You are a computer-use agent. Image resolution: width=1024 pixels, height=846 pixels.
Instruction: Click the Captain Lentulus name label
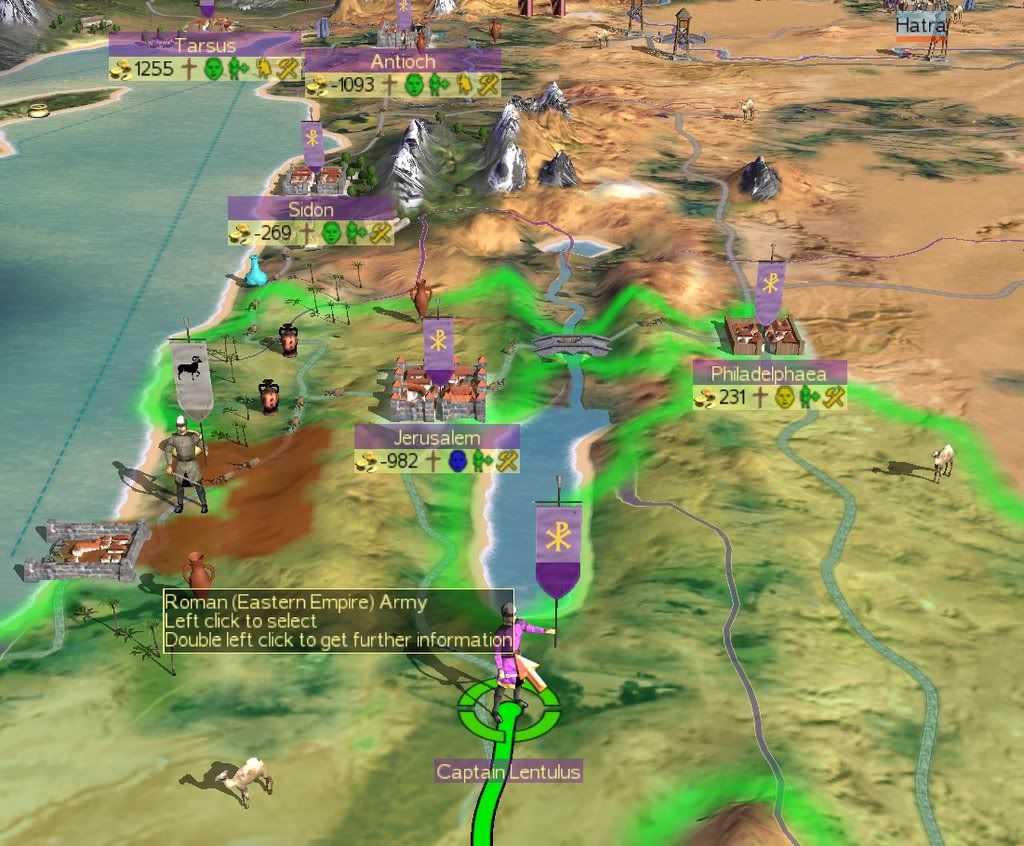(508, 772)
